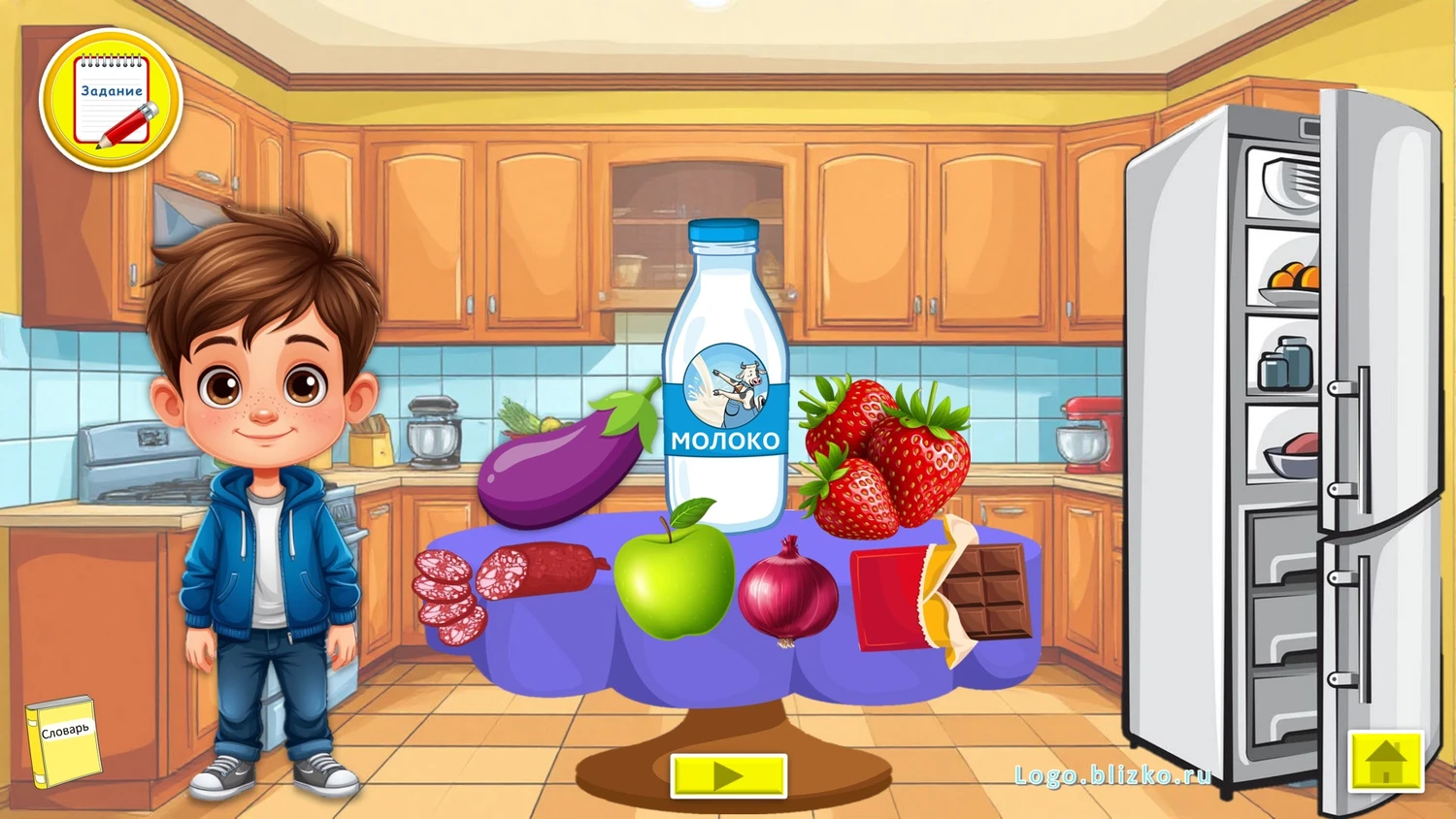Return home with the yellow house button

[1385, 760]
